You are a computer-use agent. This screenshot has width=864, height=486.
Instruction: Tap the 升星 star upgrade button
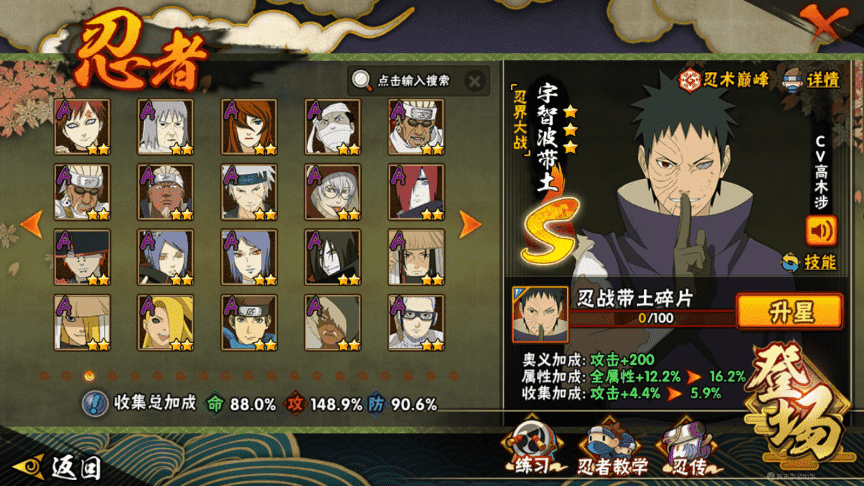click(789, 311)
